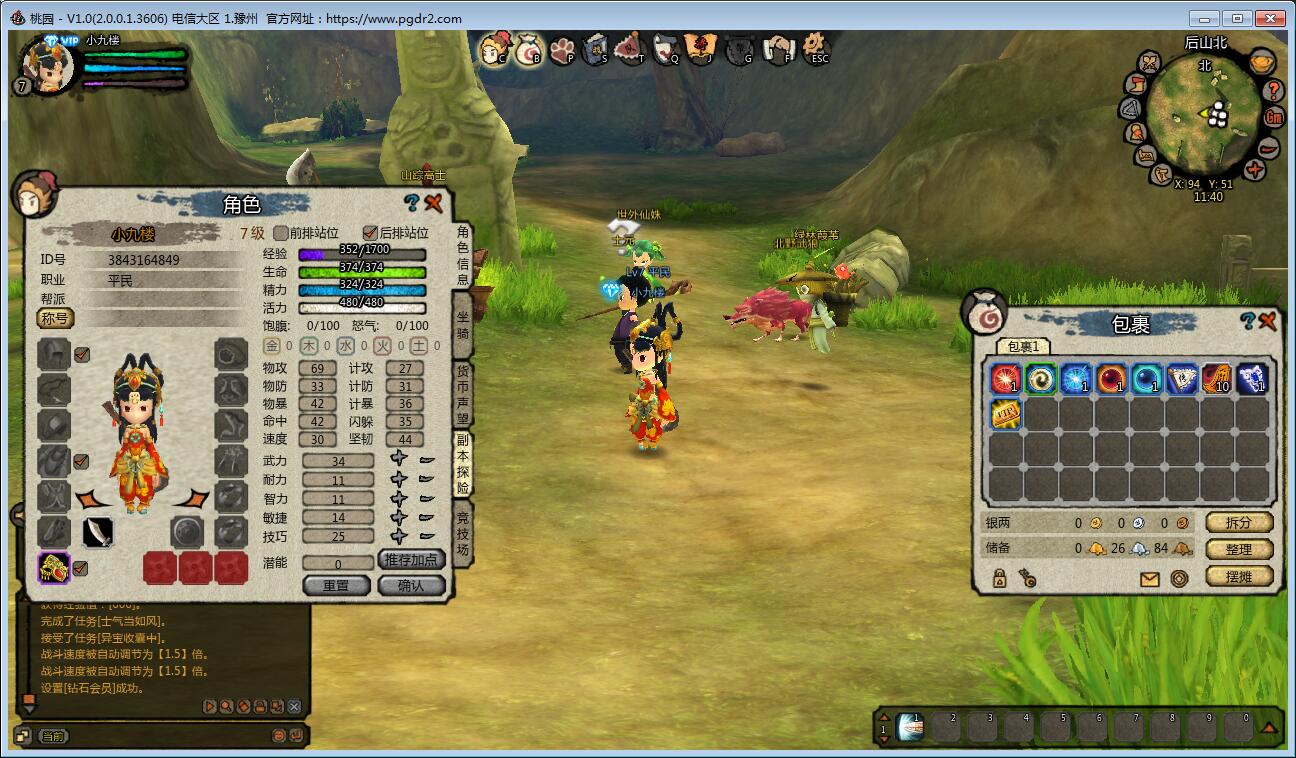This screenshot has width=1296, height=758.
Task: Open the 称号 title button
Action: point(55,318)
